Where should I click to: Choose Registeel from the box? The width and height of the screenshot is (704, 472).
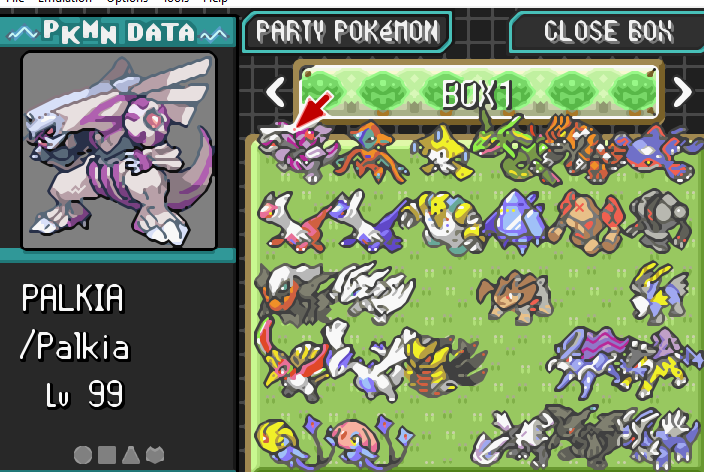(x=657, y=218)
